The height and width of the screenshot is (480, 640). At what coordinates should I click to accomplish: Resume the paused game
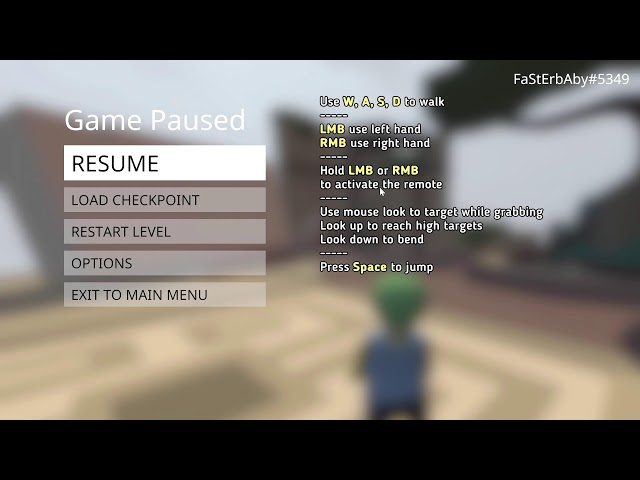165,163
